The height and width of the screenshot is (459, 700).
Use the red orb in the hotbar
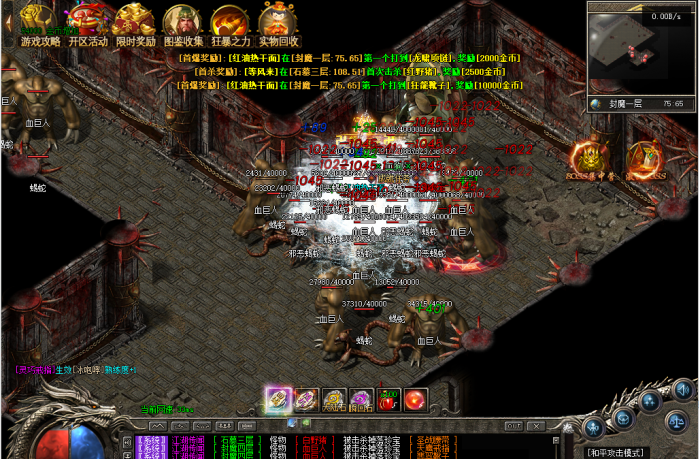click(x=416, y=400)
